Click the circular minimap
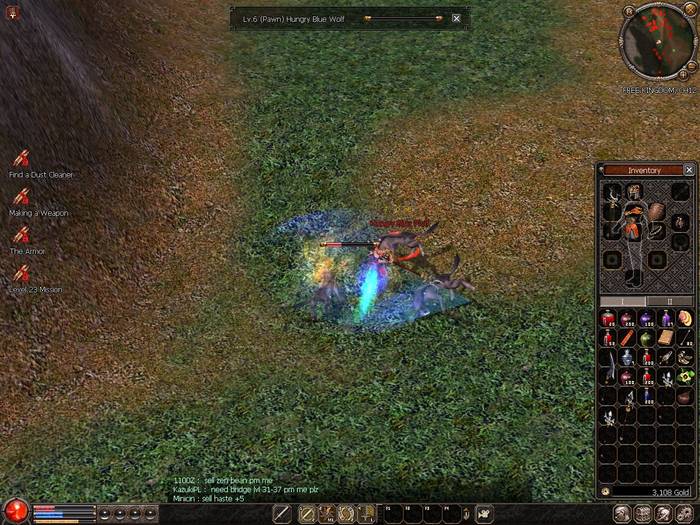This screenshot has width=700, height=525. pos(656,40)
